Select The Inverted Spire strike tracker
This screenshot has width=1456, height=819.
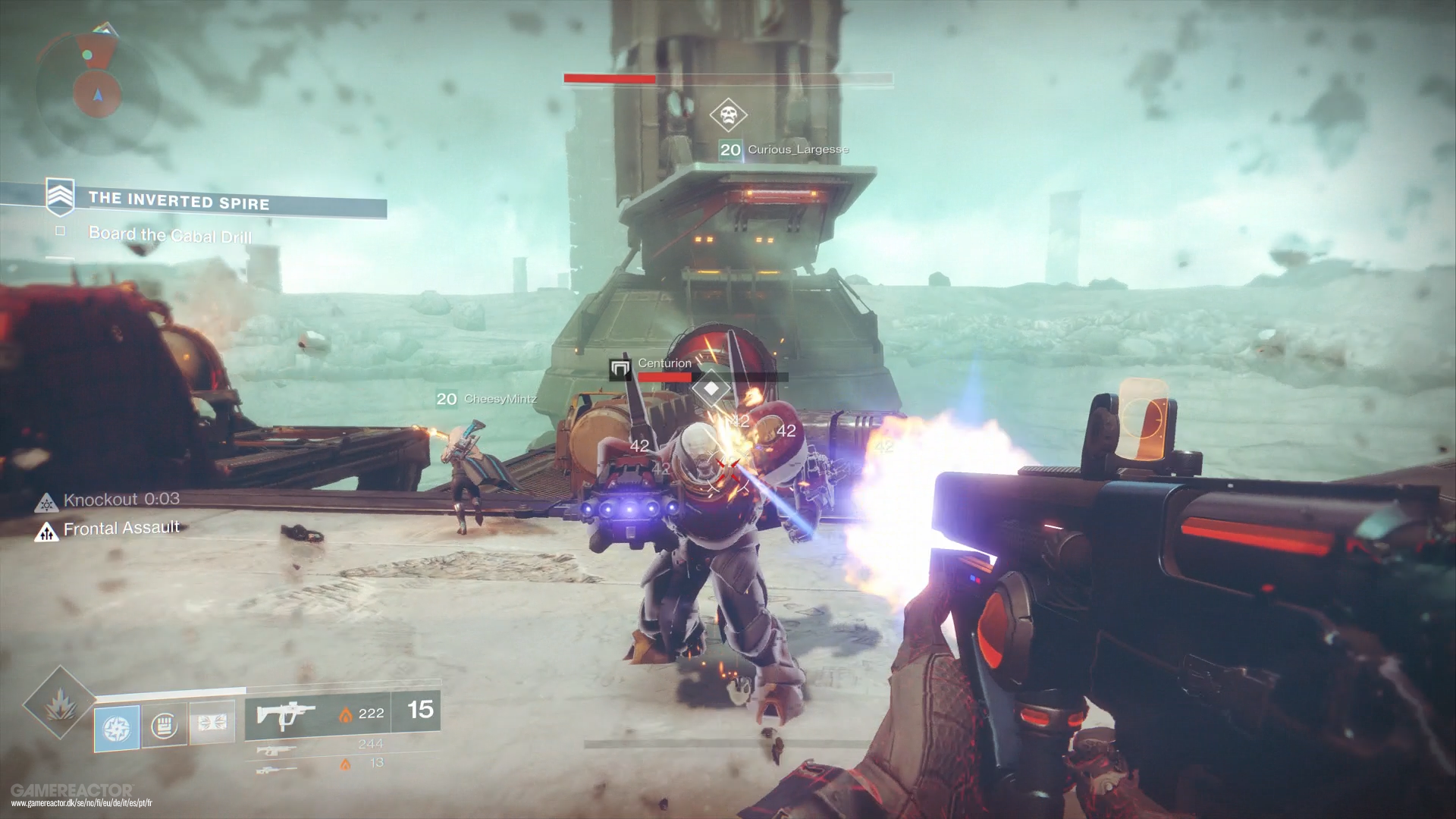179,200
